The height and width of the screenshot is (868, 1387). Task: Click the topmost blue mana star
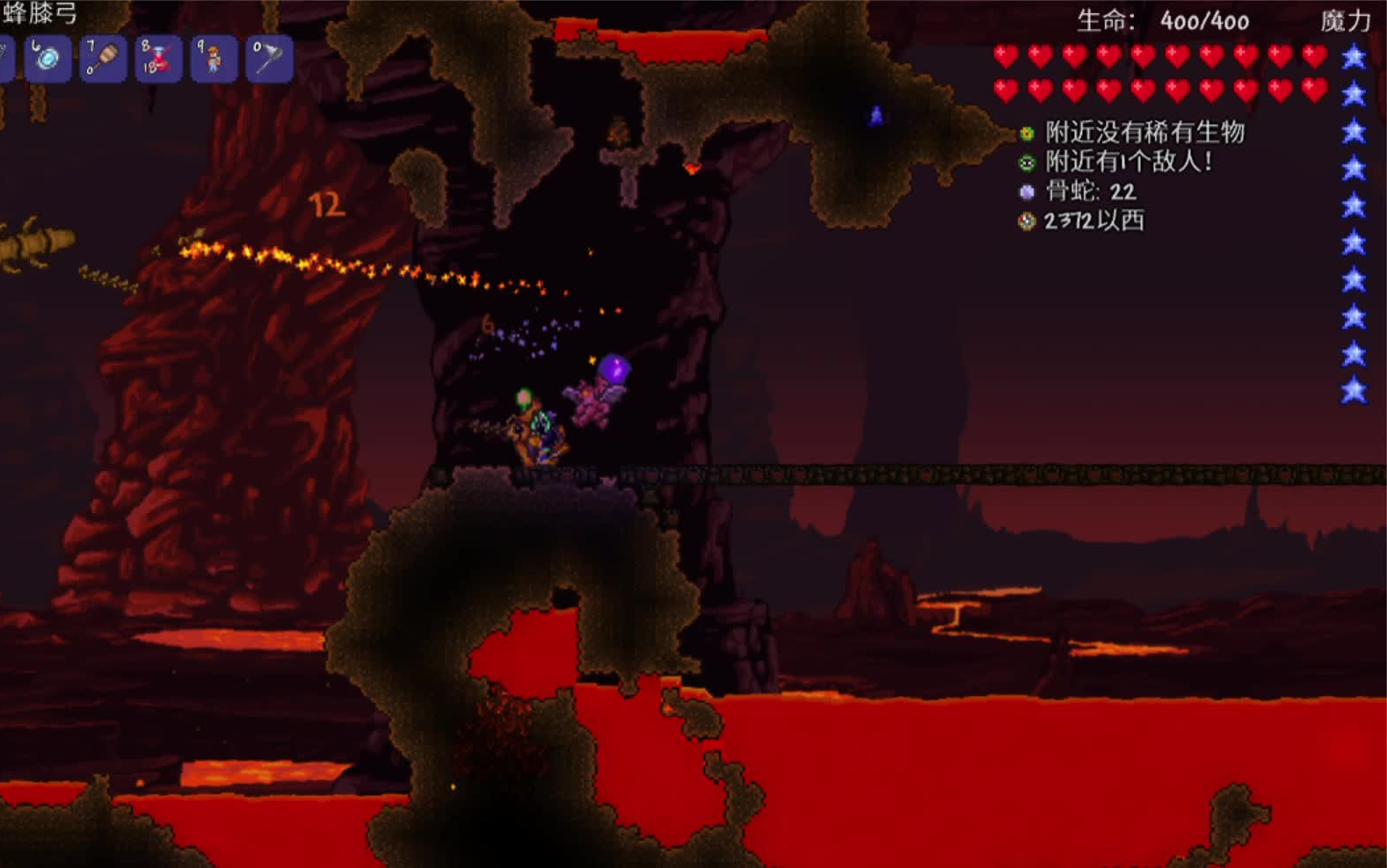point(1354,55)
